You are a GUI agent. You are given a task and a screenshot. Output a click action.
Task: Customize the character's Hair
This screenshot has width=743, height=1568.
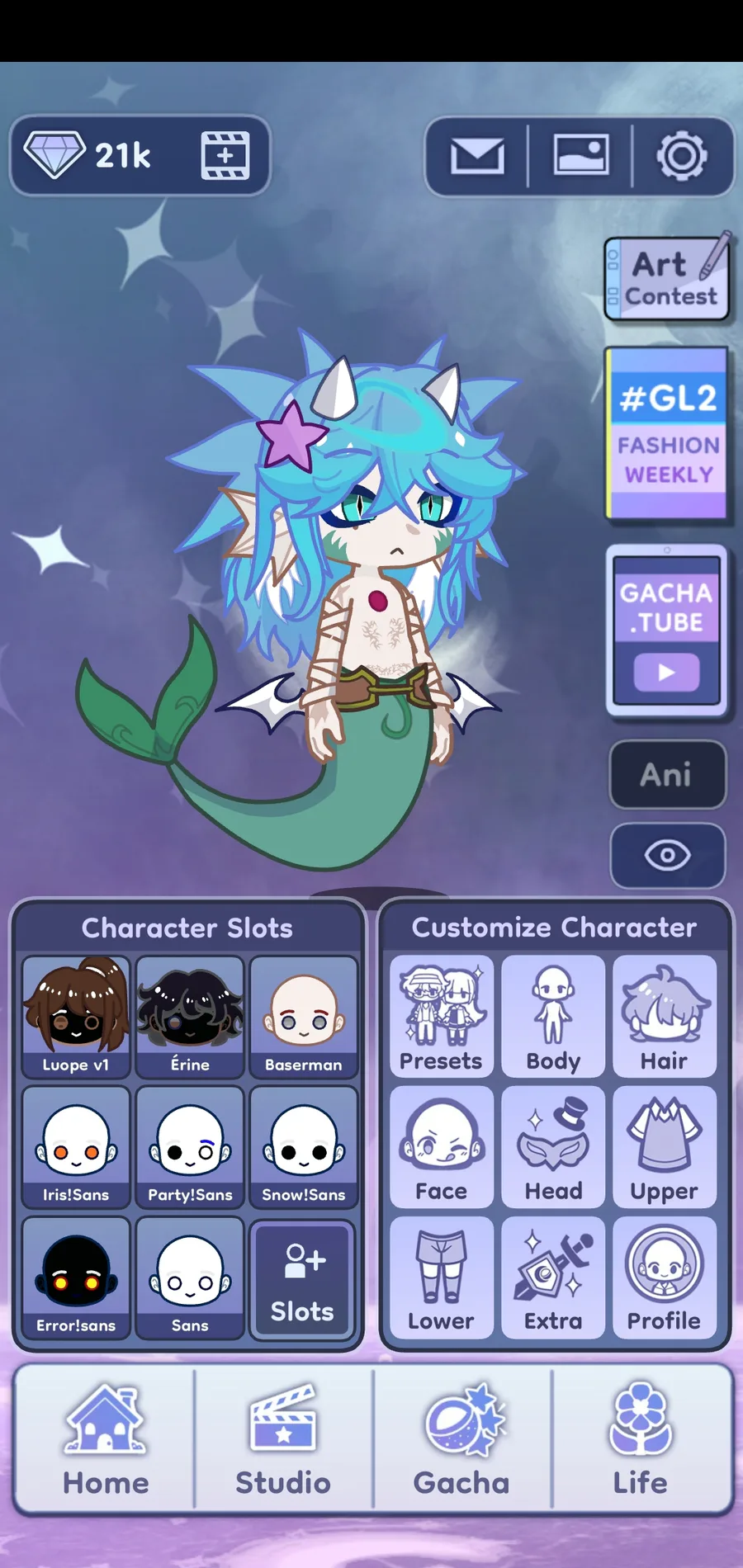[x=665, y=1017]
